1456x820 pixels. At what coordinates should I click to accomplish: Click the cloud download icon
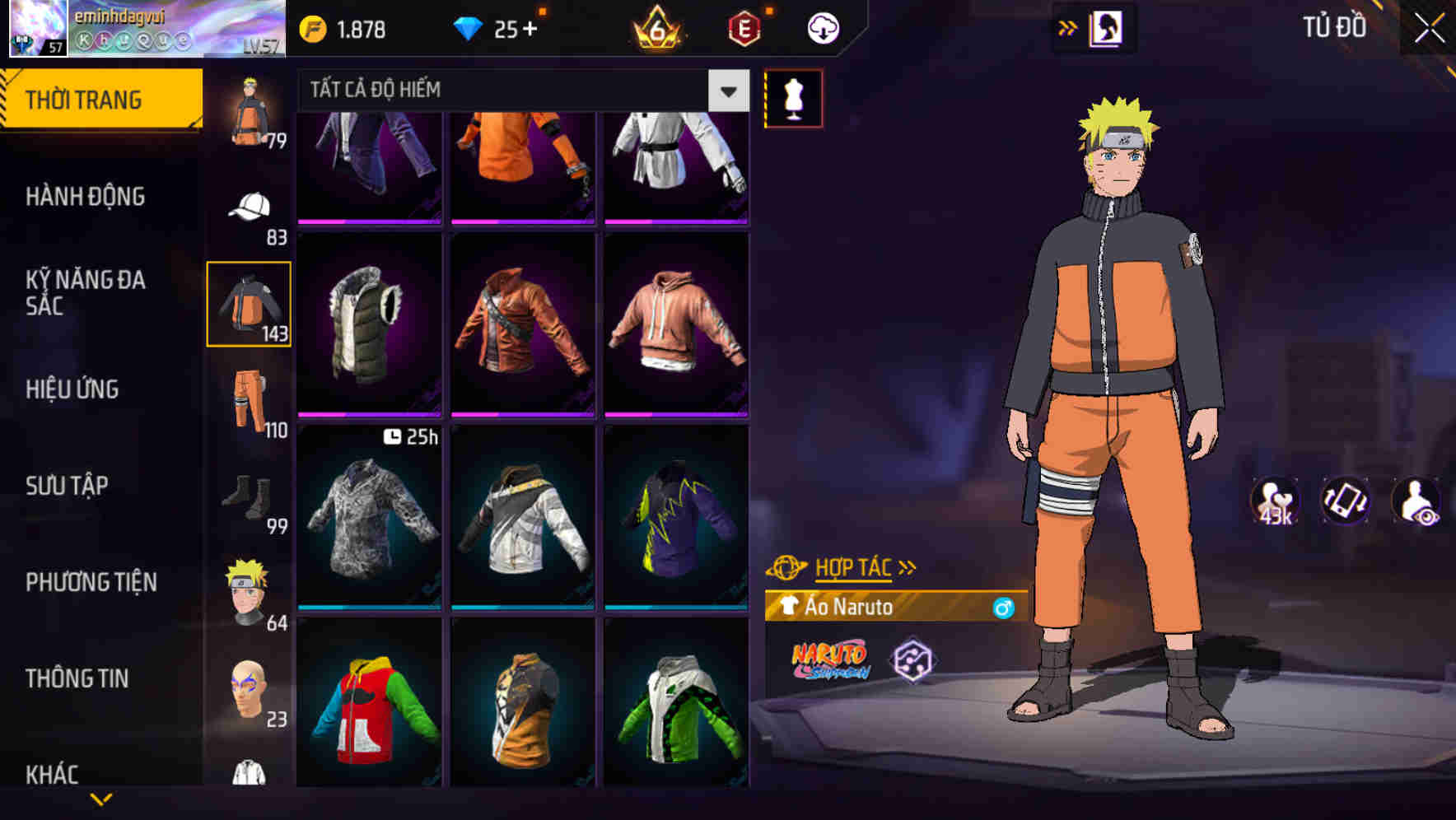pyautogui.click(x=821, y=27)
